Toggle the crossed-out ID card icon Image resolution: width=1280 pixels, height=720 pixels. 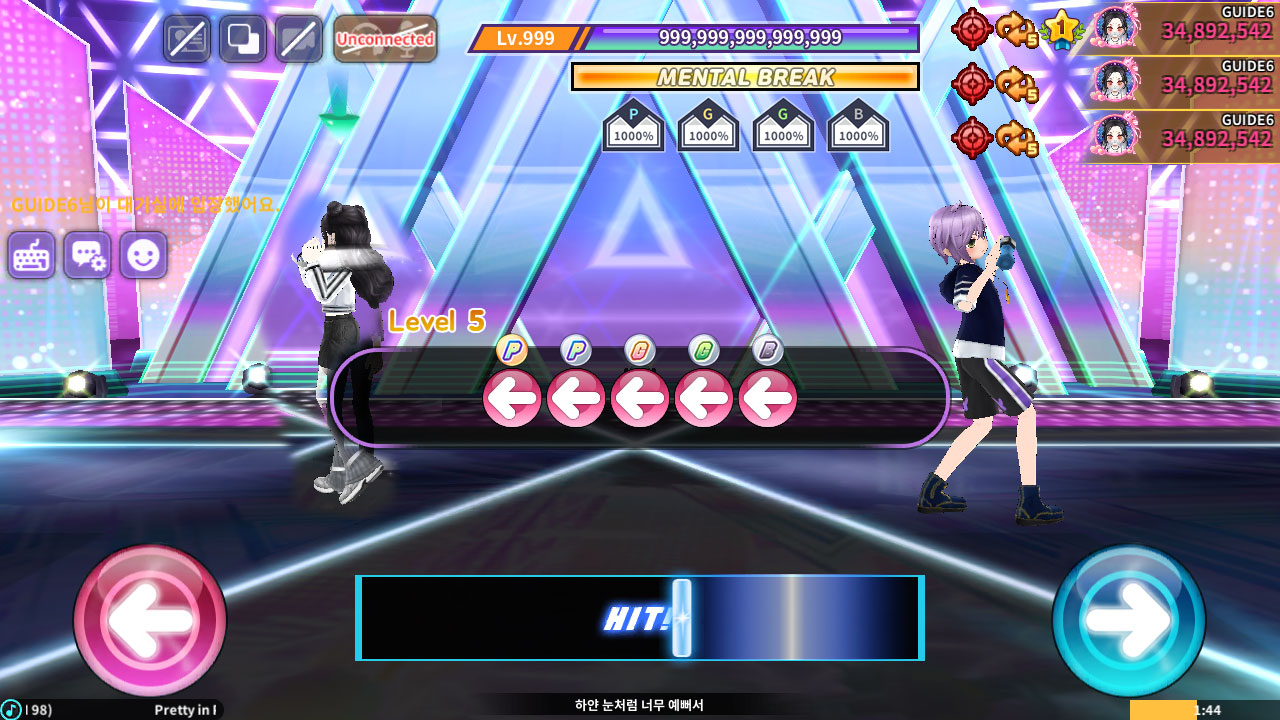point(187,39)
